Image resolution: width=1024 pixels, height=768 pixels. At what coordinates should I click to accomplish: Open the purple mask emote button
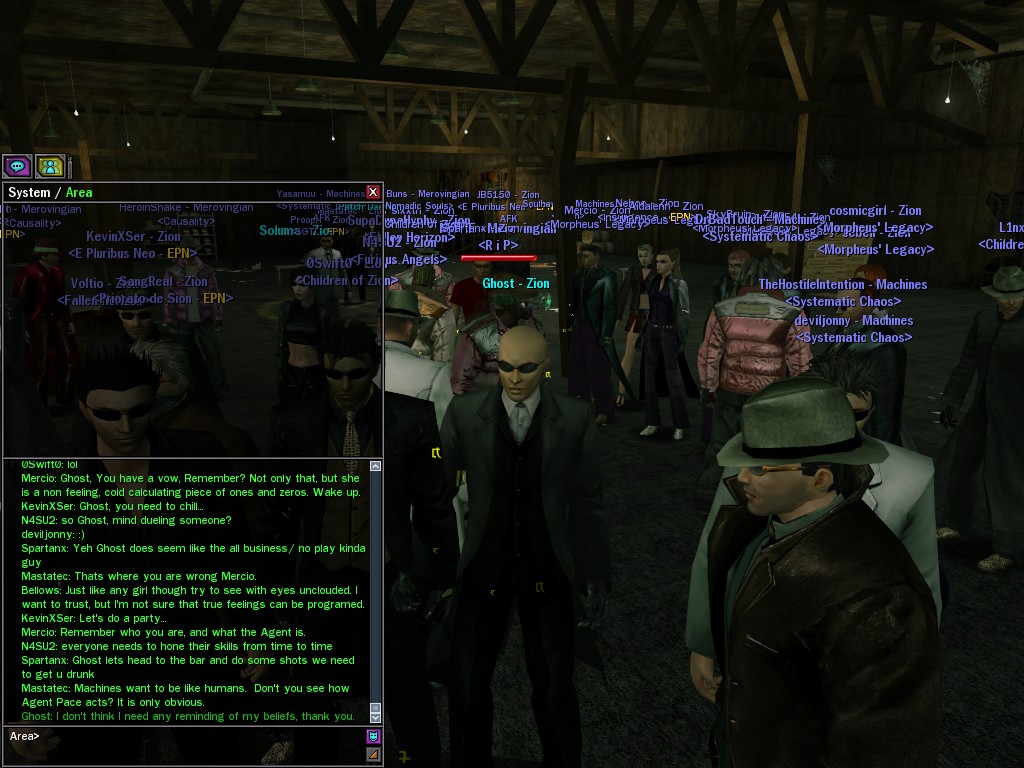coord(373,737)
